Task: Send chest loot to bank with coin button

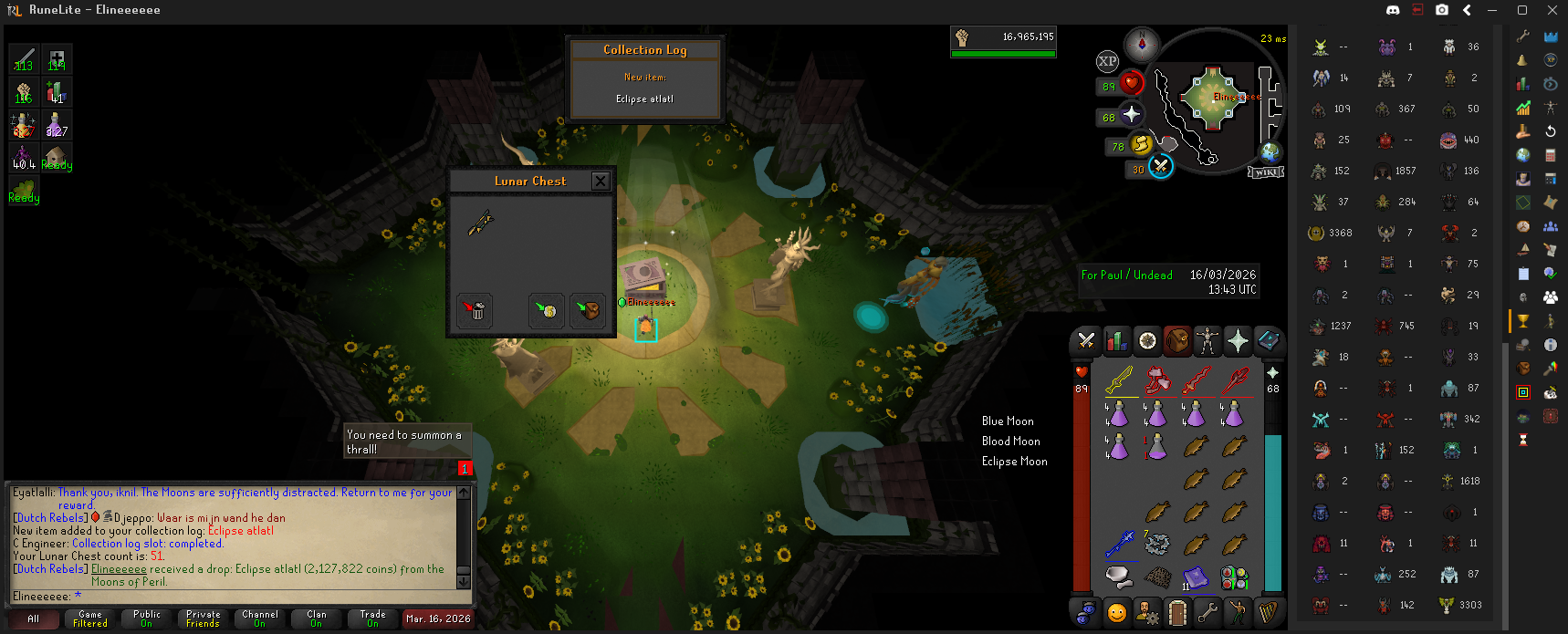Action: click(x=547, y=311)
